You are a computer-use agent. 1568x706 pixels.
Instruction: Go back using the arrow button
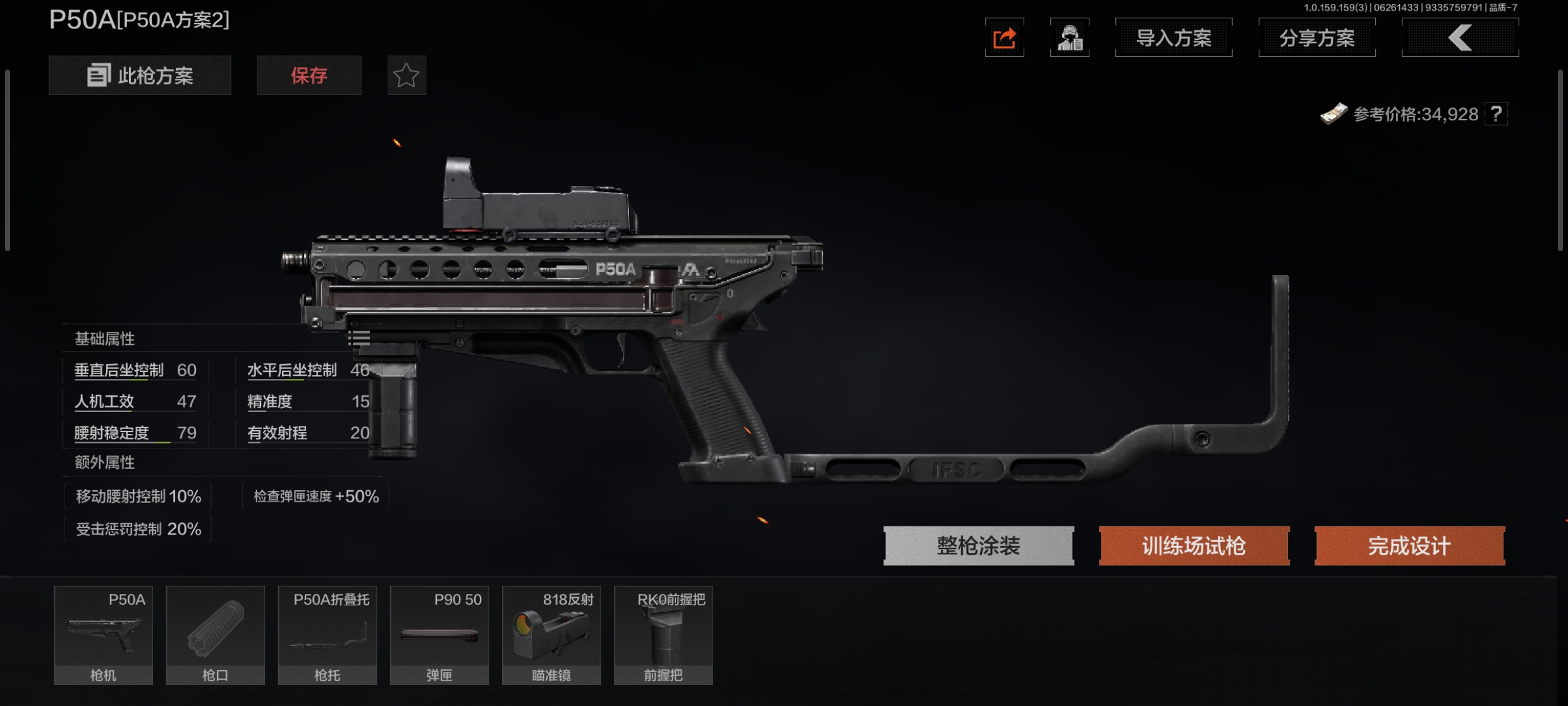click(1460, 38)
